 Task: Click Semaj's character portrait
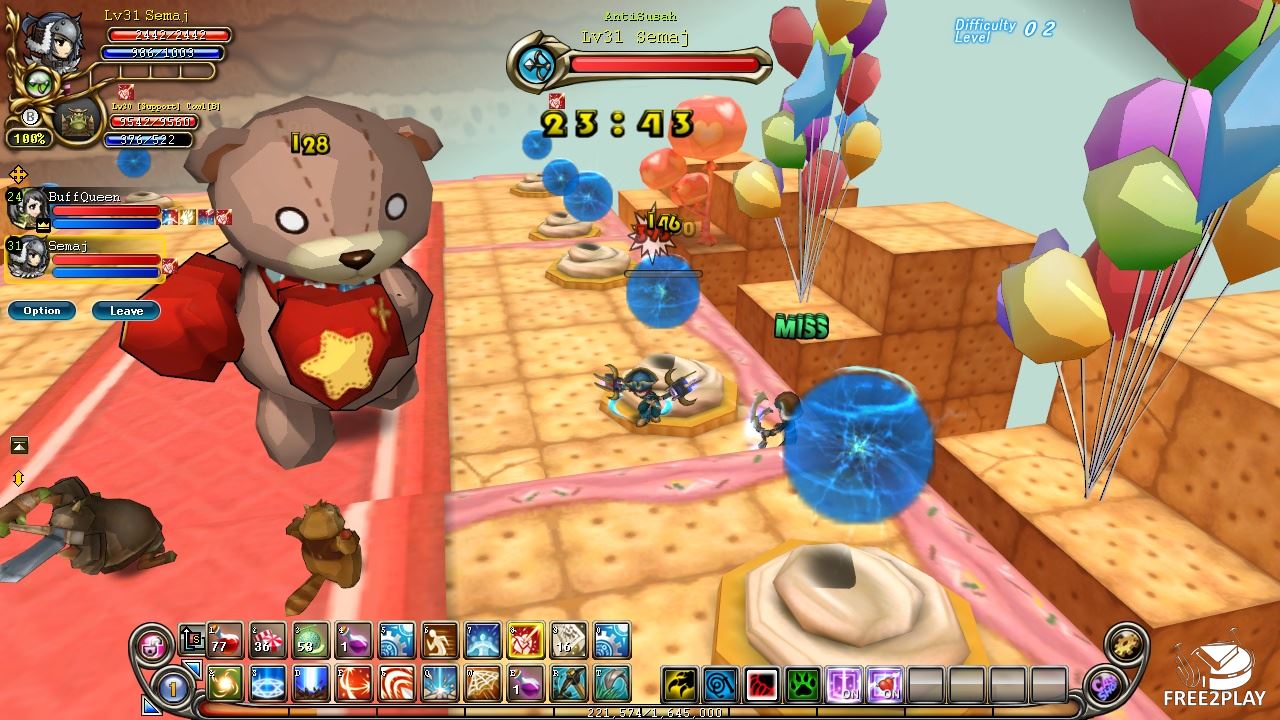[x=50, y=42]
